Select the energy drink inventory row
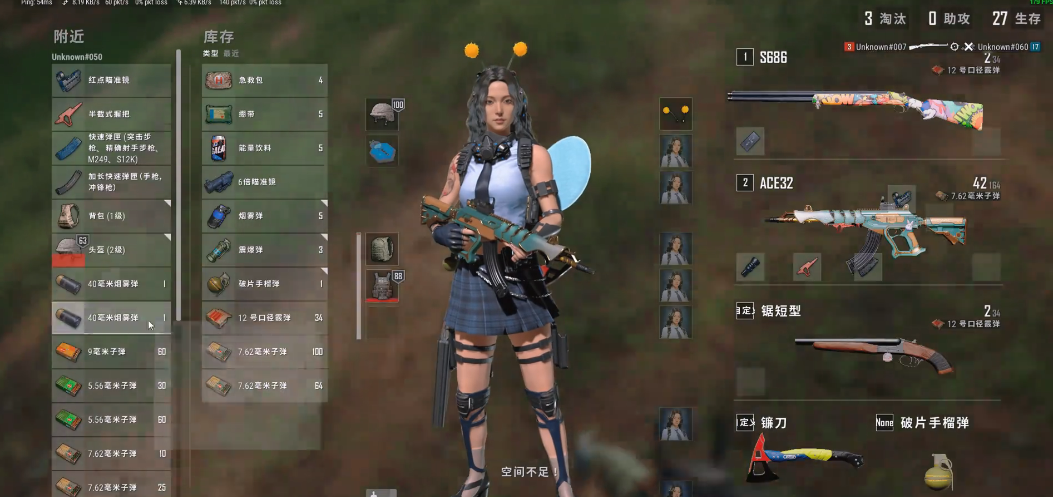Viewport: 1053px width, 497px height. (x=264, y=148)
